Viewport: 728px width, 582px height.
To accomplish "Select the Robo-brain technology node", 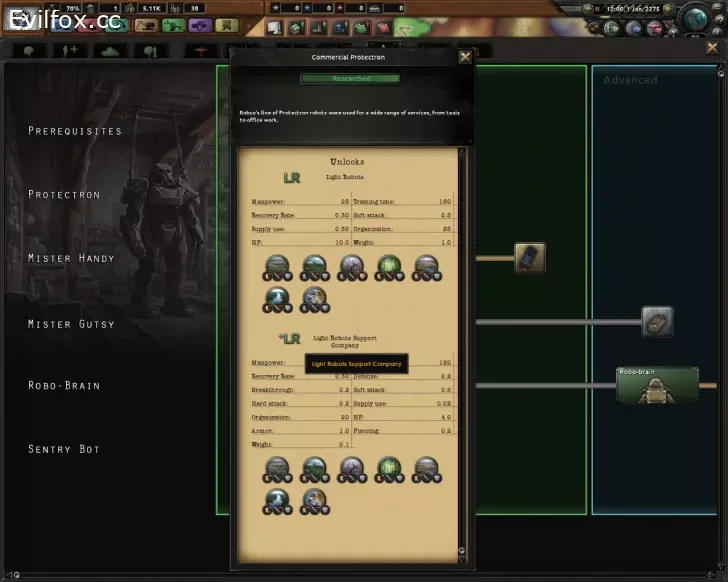I will point(657,385).
